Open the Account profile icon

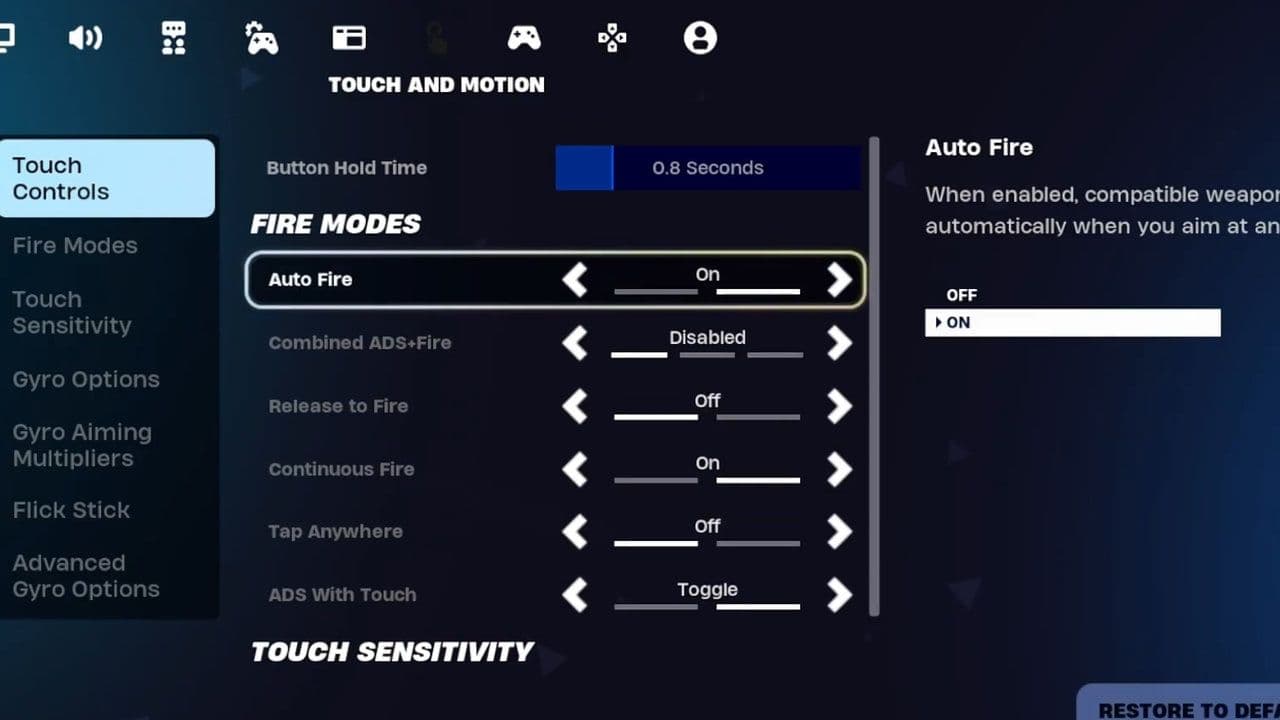click(699, 37)
